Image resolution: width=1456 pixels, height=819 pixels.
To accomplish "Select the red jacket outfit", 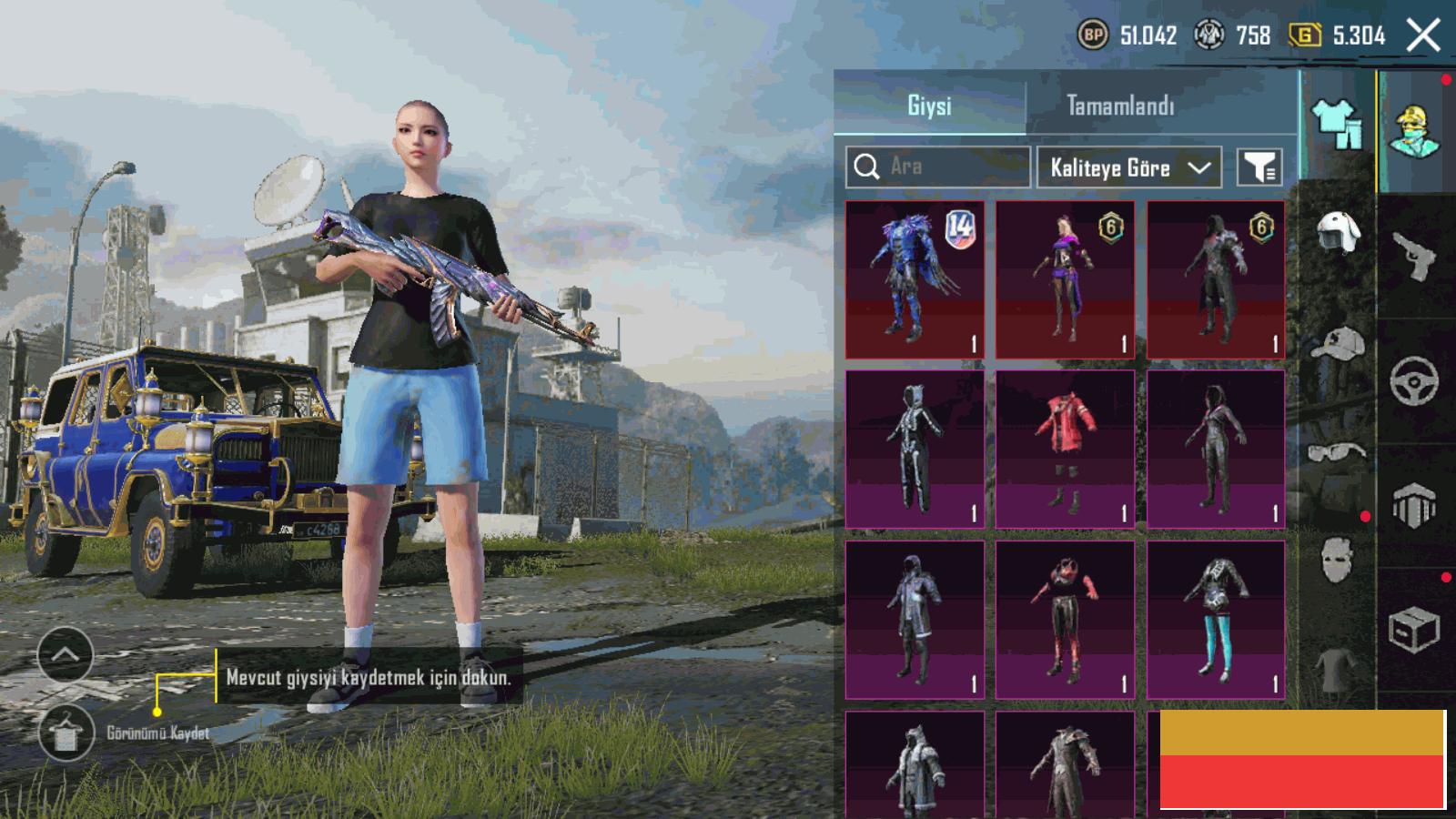I will click(1065, 449).
